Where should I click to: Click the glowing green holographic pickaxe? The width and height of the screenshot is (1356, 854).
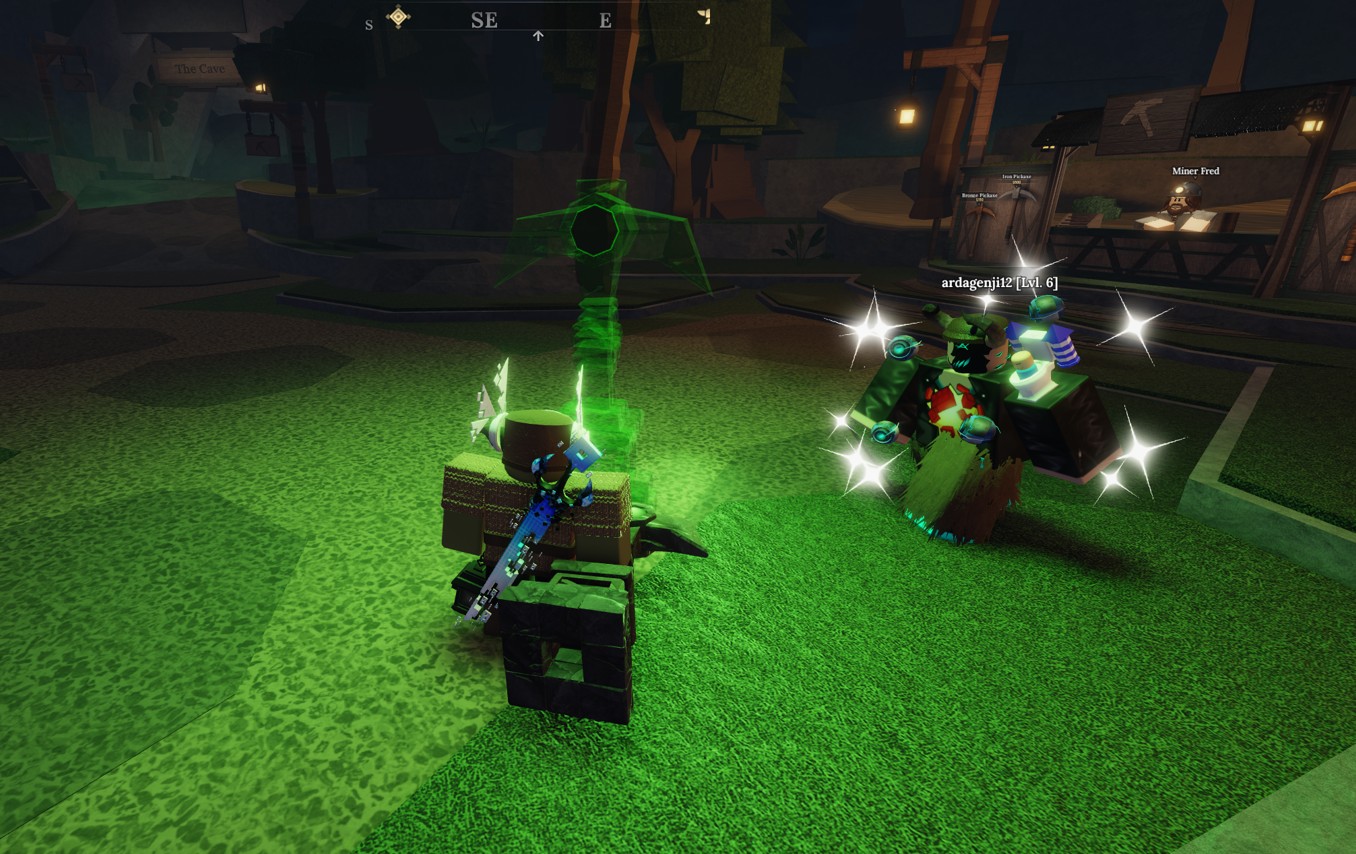pos(600,230)
